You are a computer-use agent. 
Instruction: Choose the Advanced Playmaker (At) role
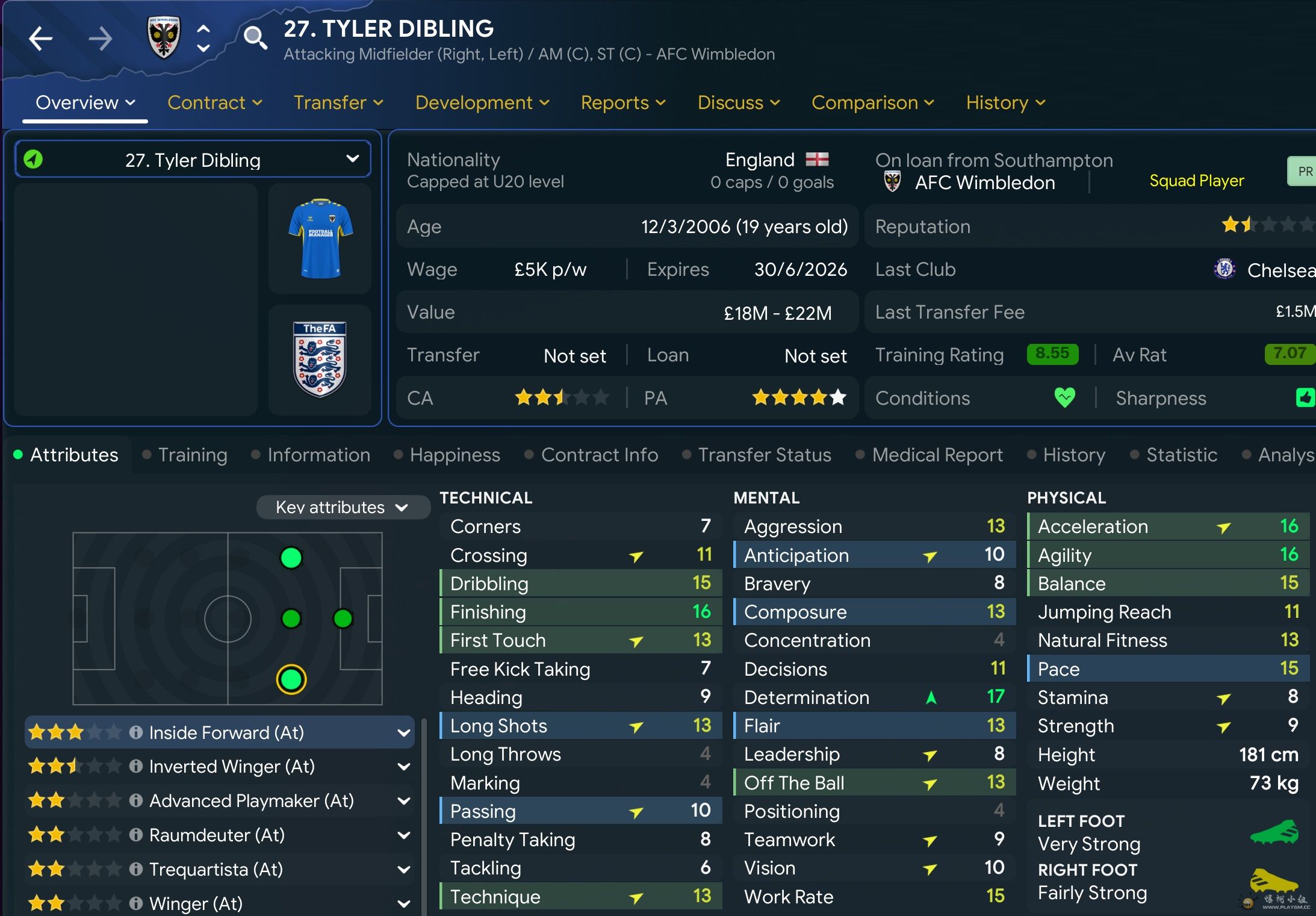click(x=251, y=800)
